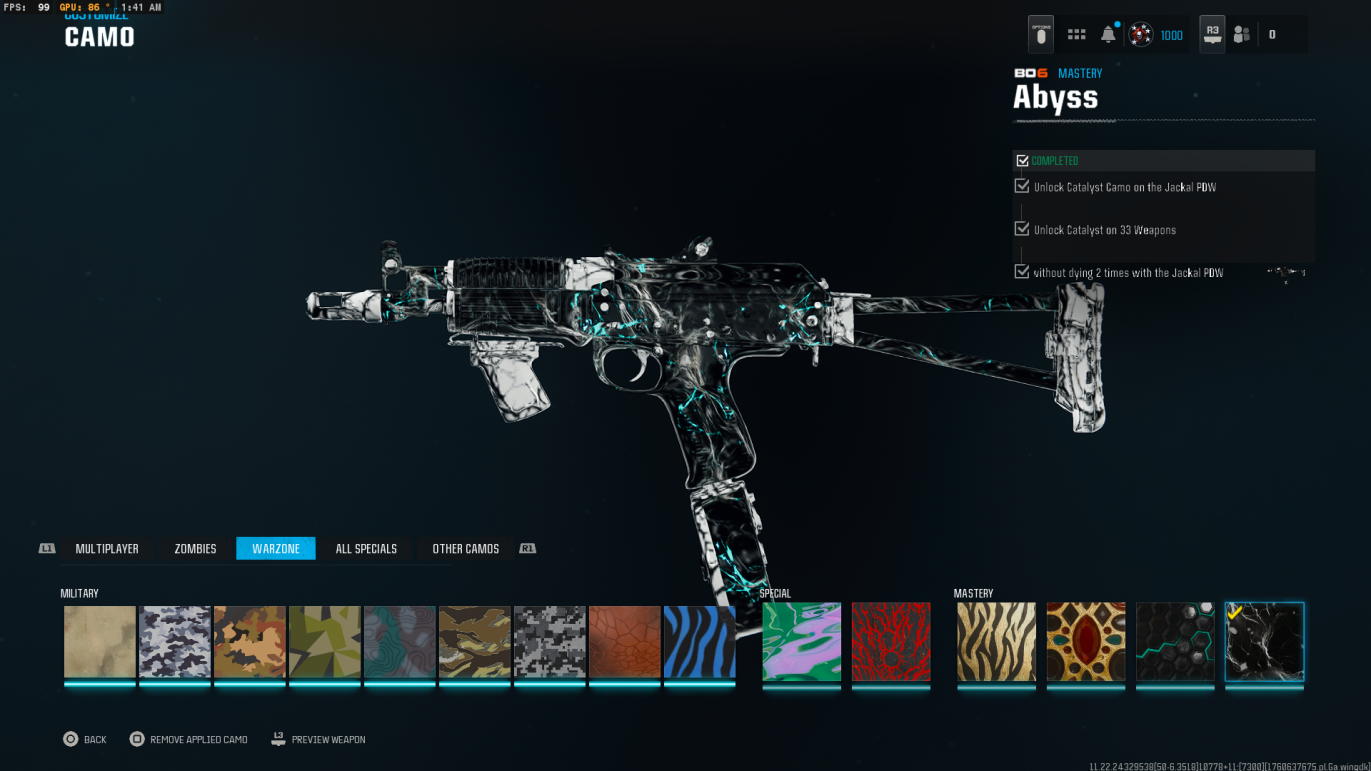Show the All Specials tab

click(366, 548)
